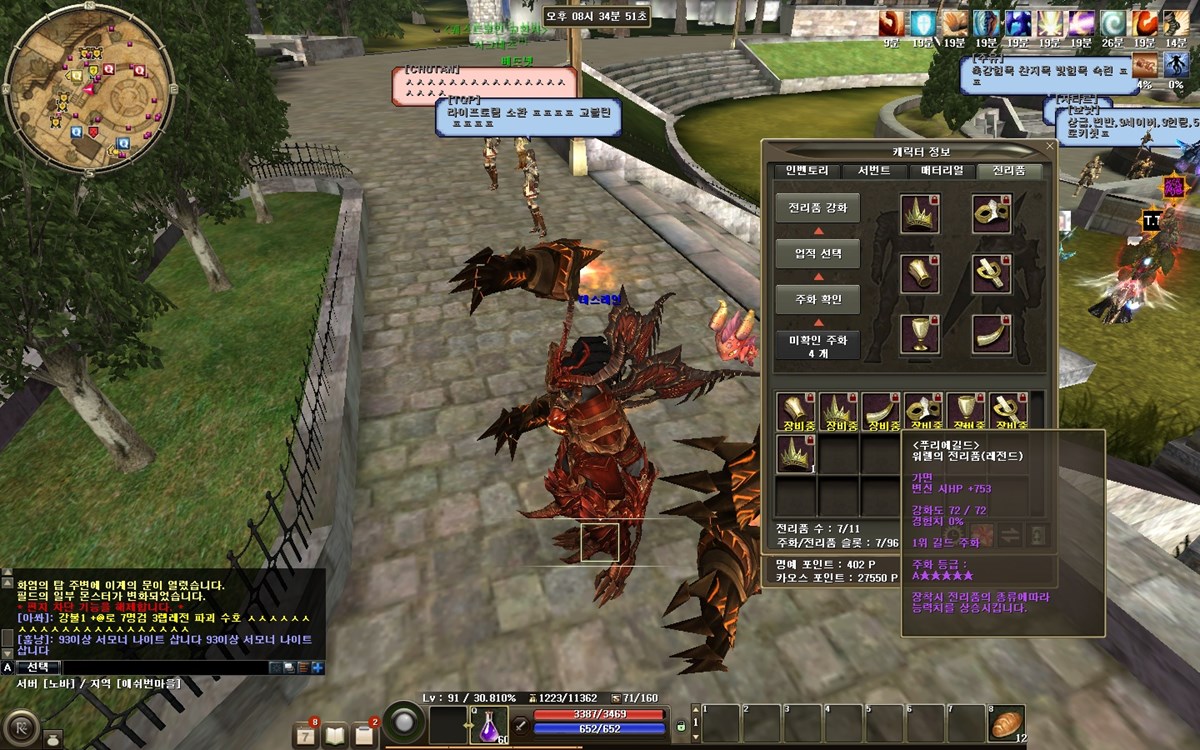Select the equipped gold crown trophy slot

click(919, 214)
